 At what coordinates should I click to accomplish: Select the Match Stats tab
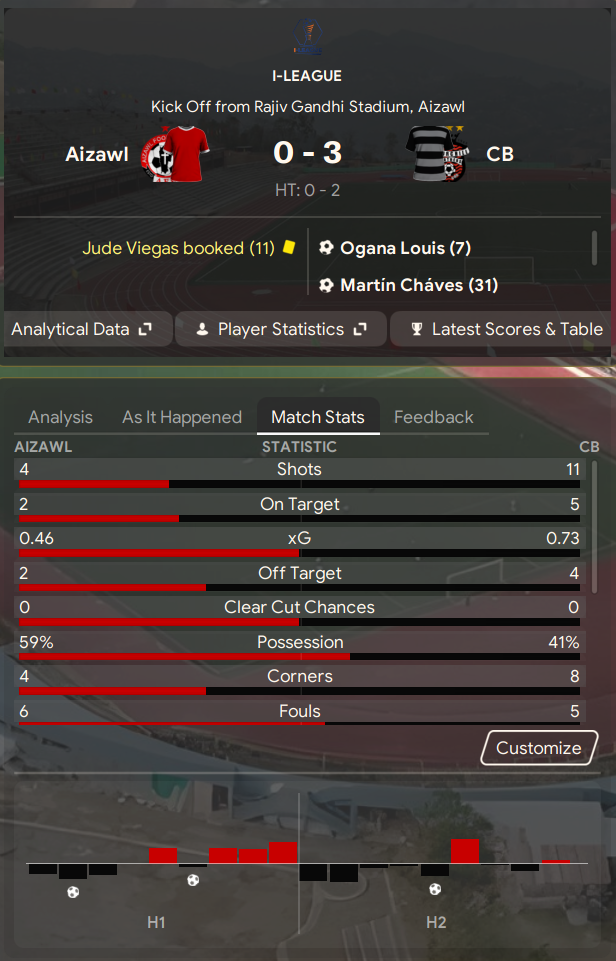coord(318,417)
